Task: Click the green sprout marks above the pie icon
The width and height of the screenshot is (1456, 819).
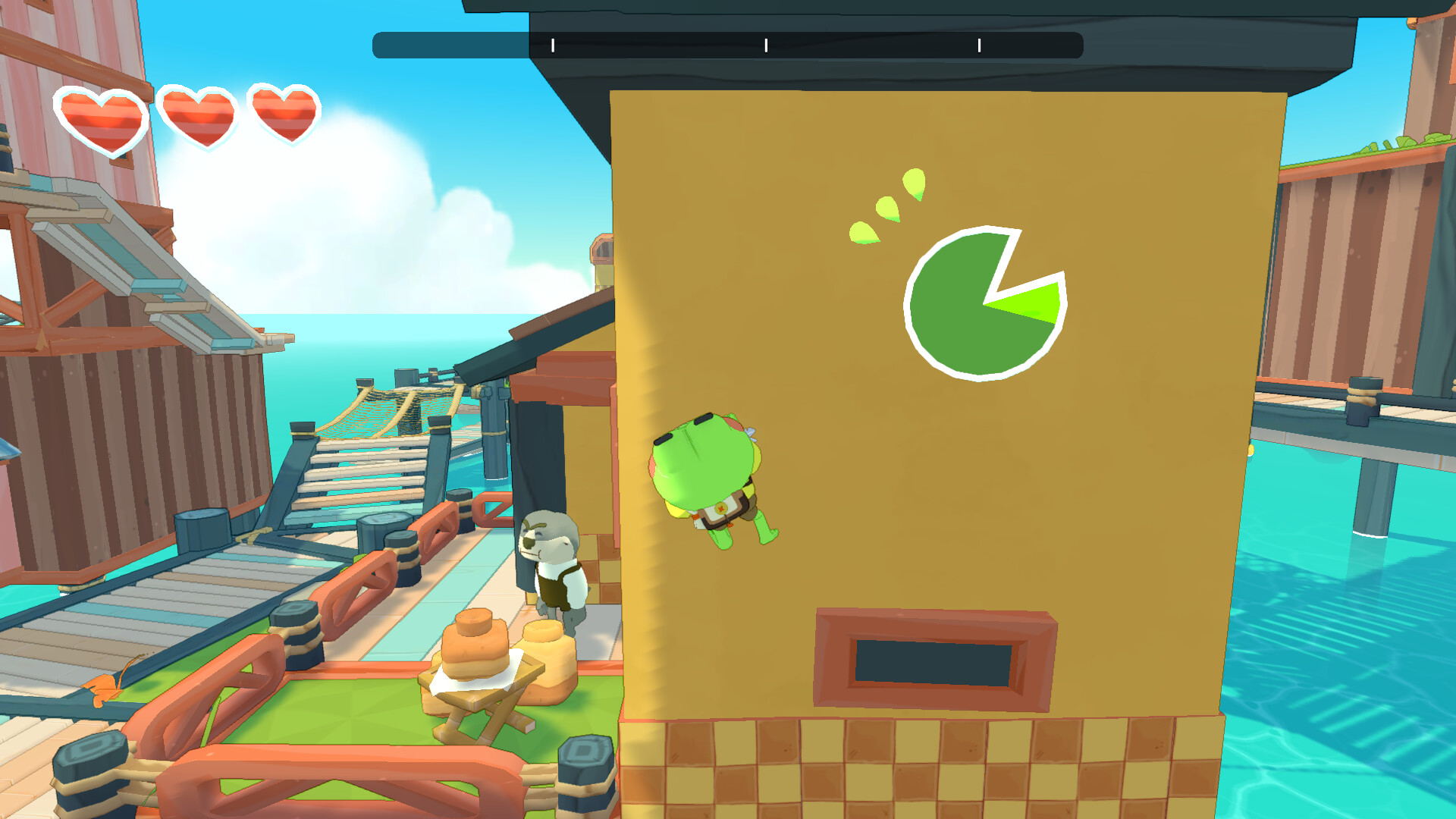Action: click(x=887, y=209)
